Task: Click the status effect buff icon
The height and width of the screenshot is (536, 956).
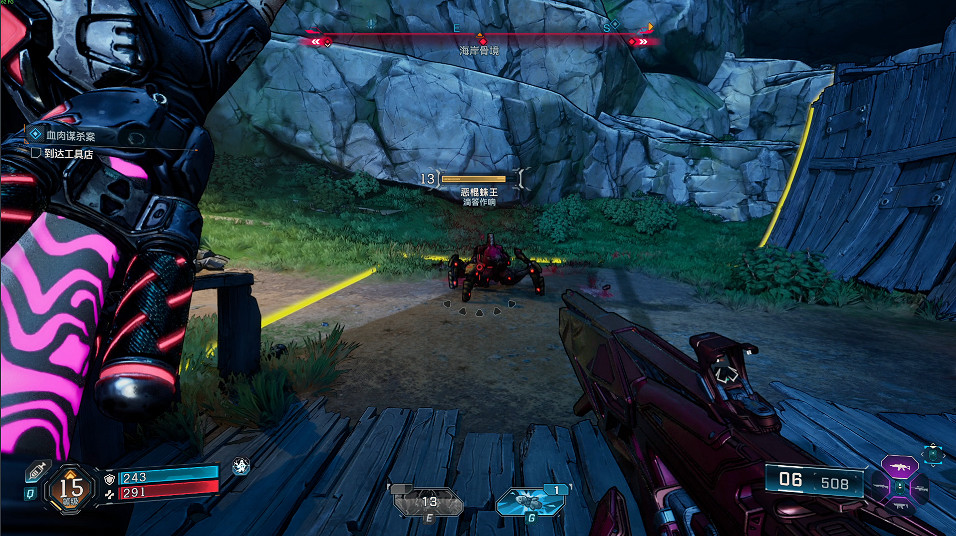Action: (240, 466)
